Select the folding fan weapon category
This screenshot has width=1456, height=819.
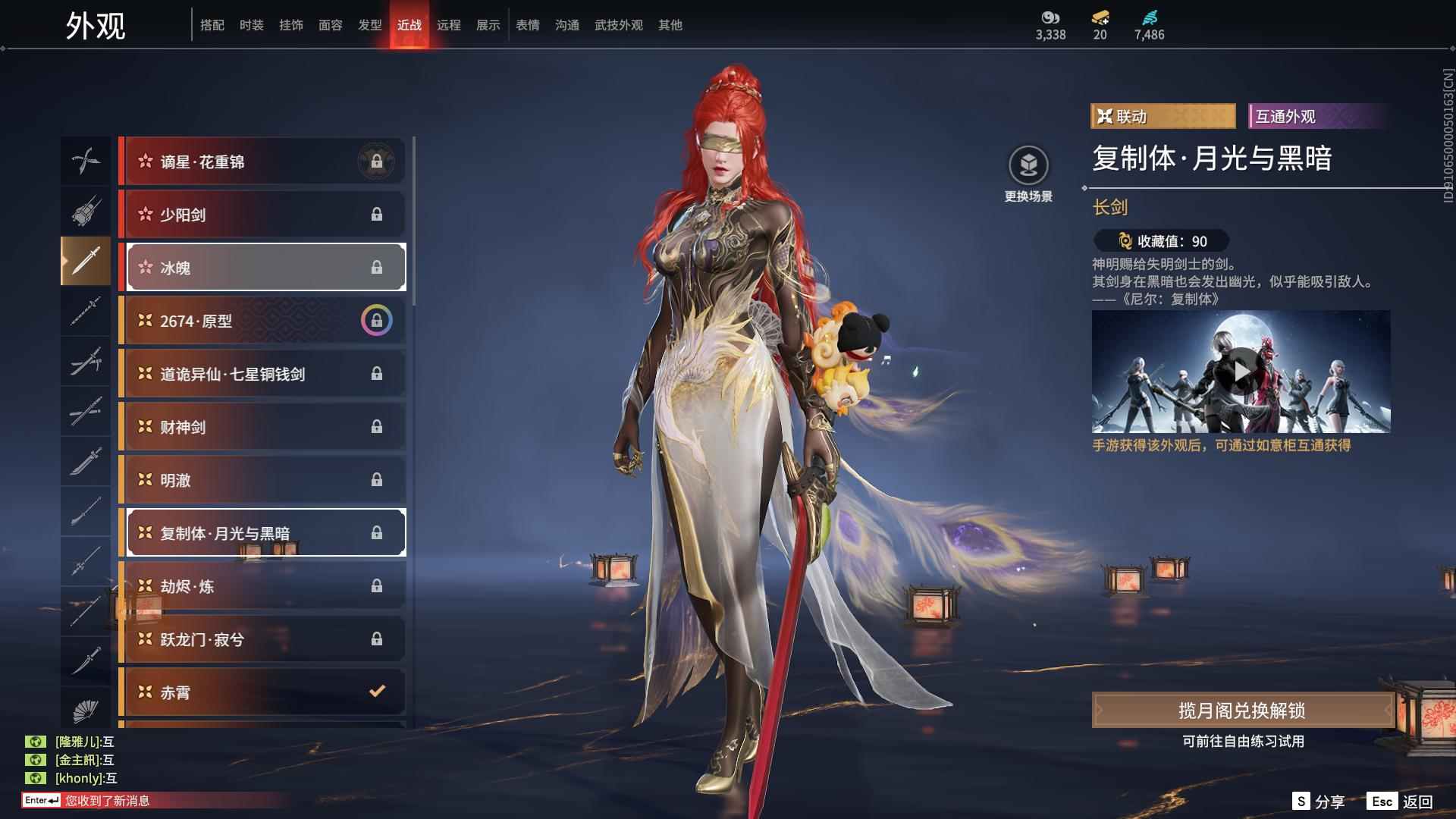coord(86,711)
